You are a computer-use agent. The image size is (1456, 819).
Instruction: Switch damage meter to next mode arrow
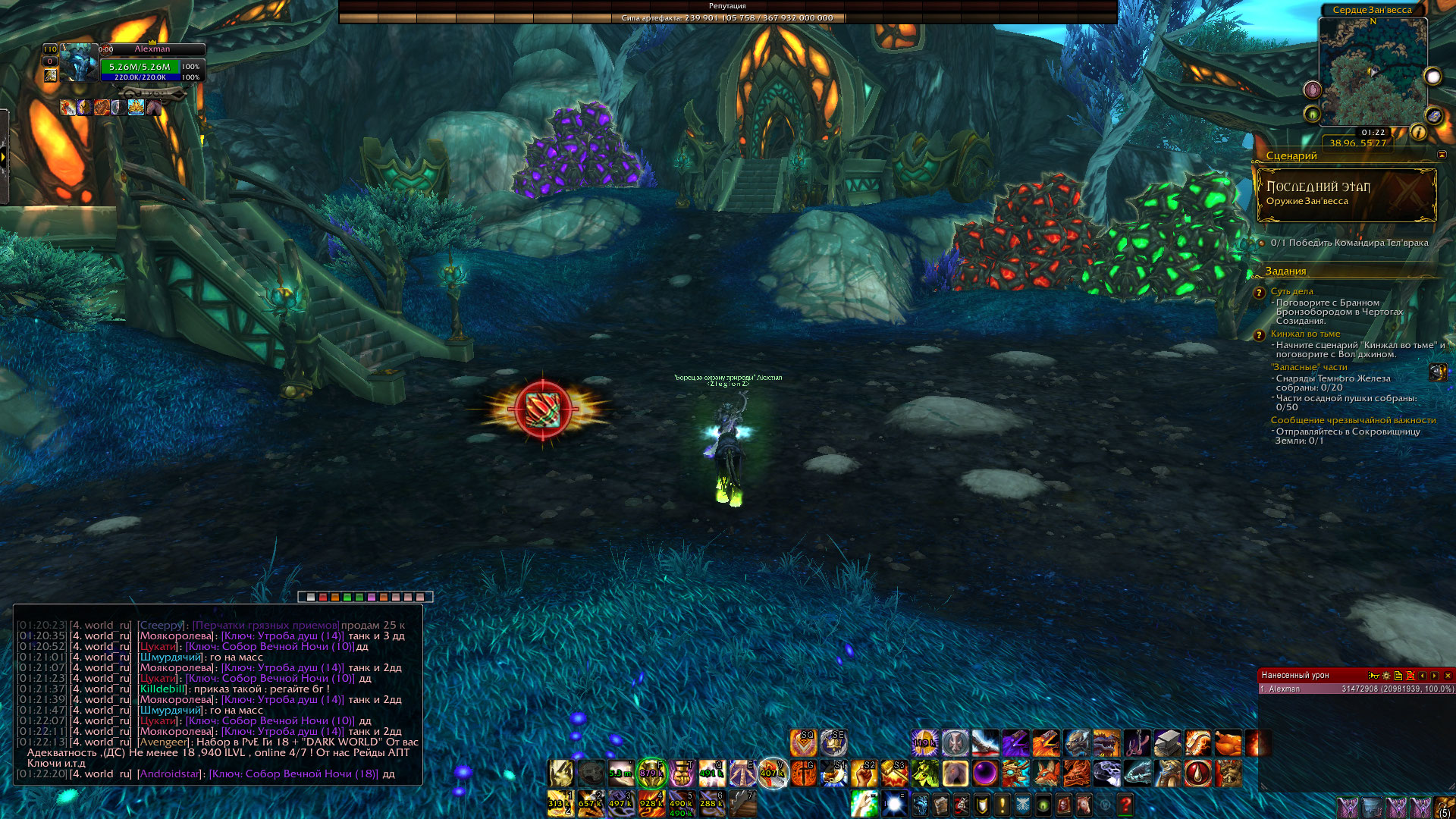click(1435, 676)
